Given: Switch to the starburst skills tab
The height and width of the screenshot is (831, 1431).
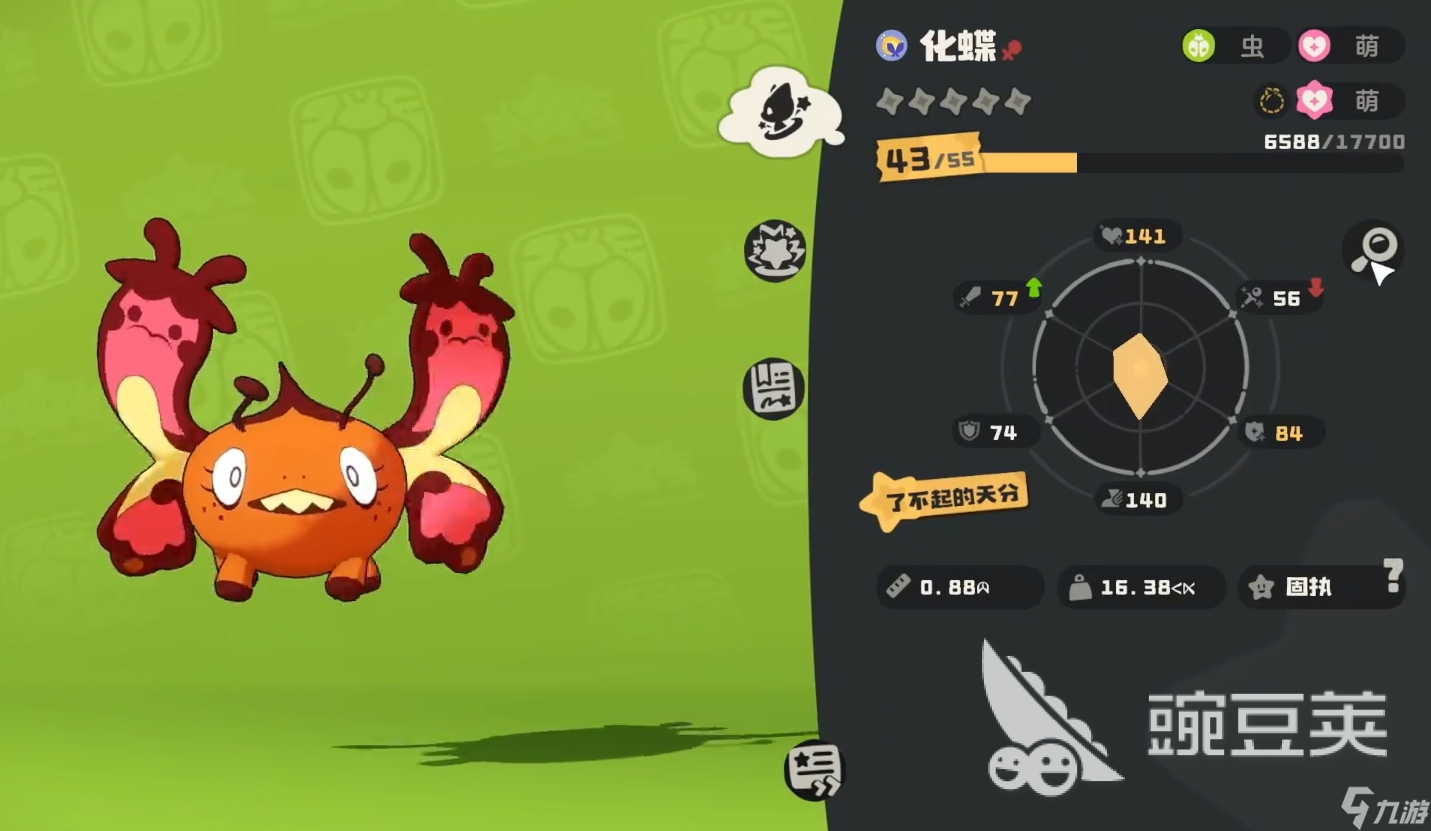Looking at the screenshot, I should pyautogui.click(x=775, y=250).
